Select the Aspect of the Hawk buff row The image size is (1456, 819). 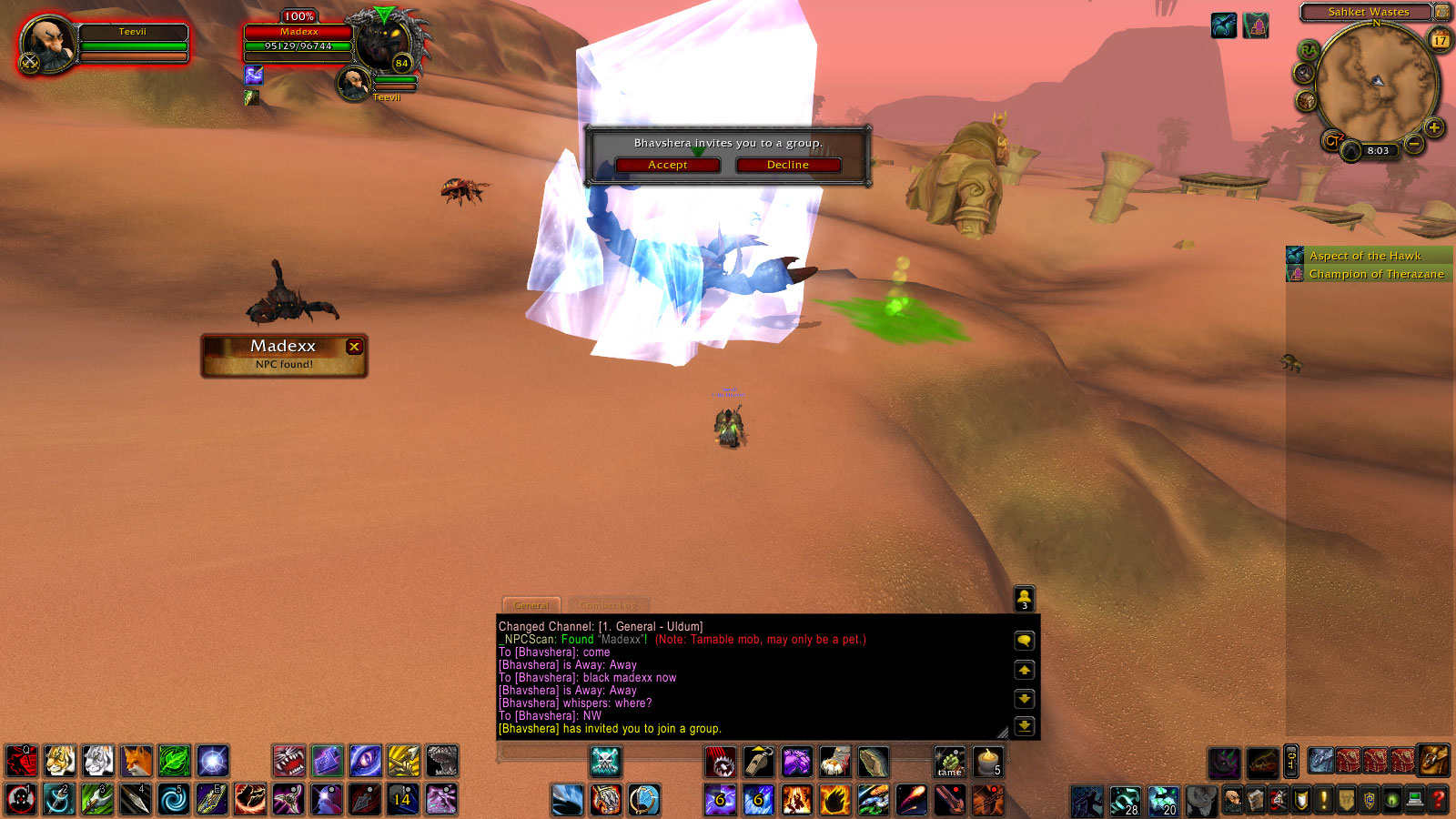coord(1365,256)
